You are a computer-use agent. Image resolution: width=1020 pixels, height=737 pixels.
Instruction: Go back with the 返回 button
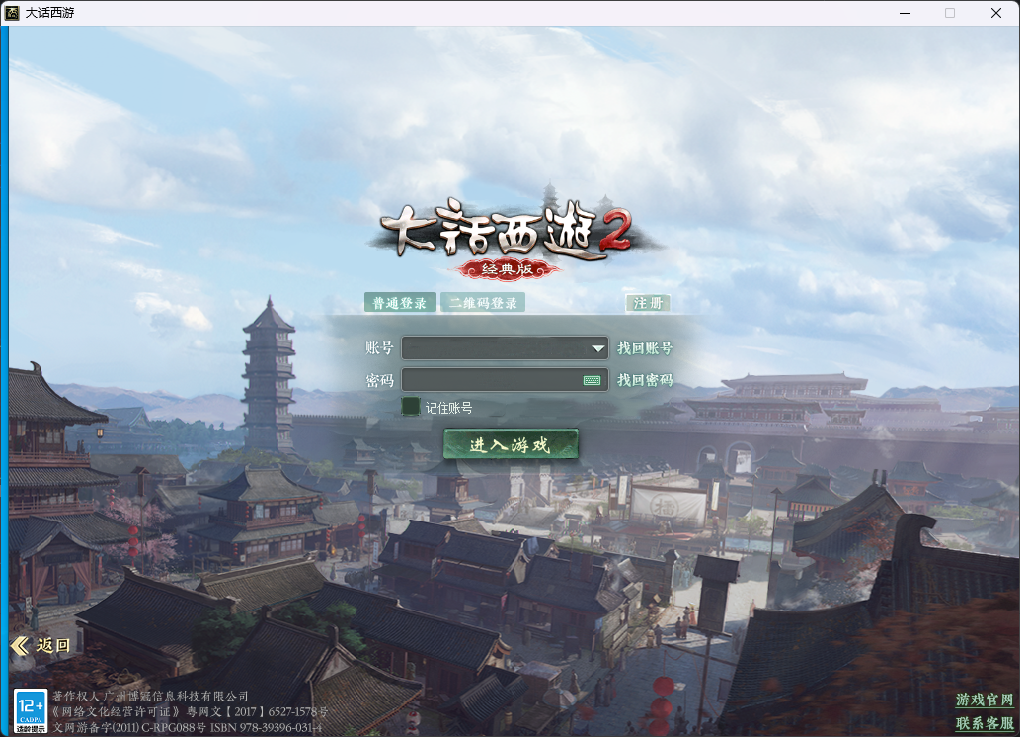(42, 645)
